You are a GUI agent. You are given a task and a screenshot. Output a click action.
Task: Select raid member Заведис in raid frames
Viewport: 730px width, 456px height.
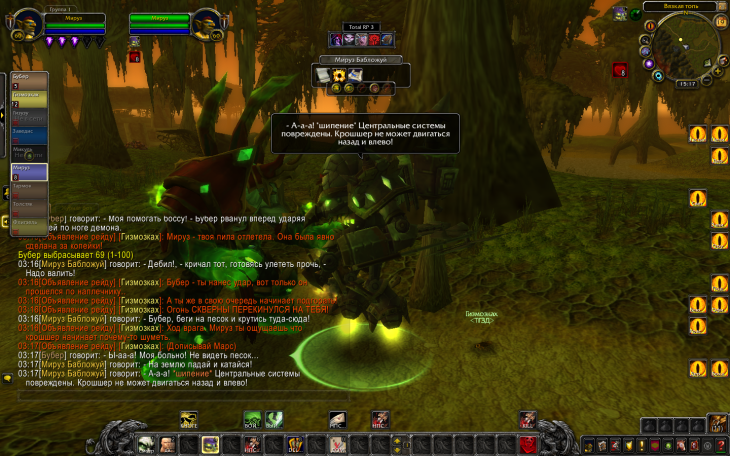point(28,131)
